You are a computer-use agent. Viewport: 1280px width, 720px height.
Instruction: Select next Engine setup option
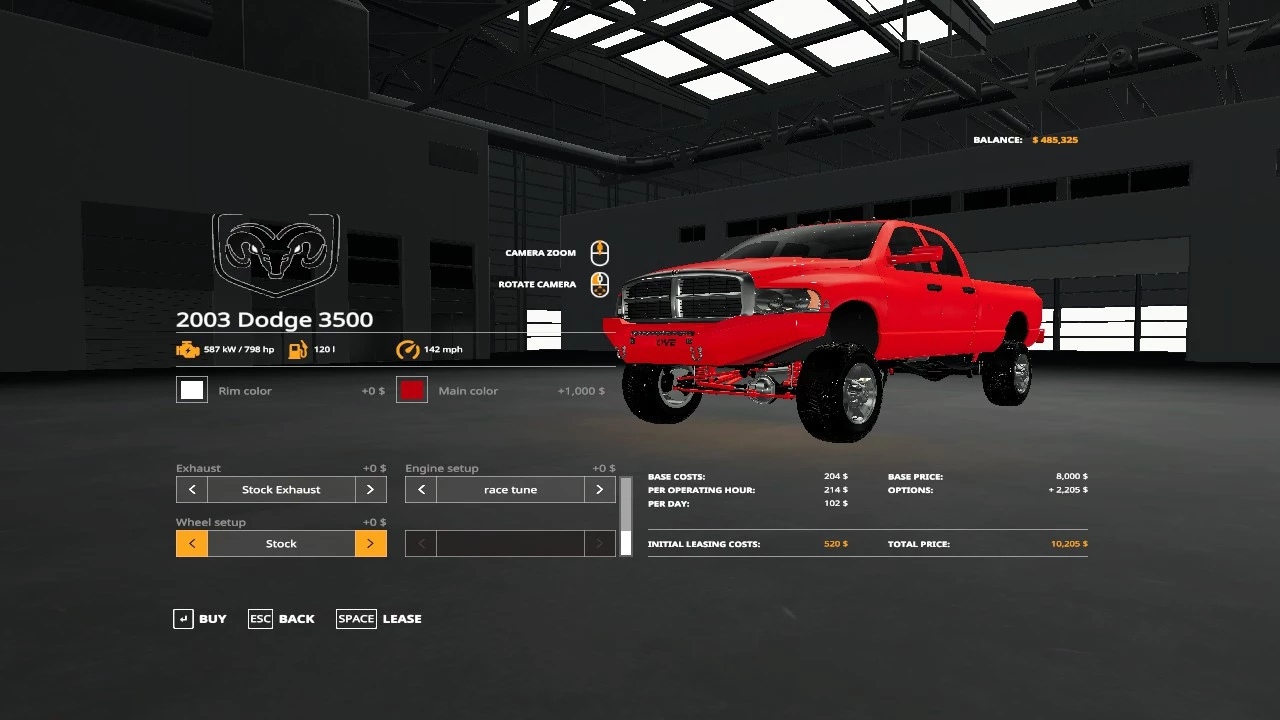click(599, 490)
